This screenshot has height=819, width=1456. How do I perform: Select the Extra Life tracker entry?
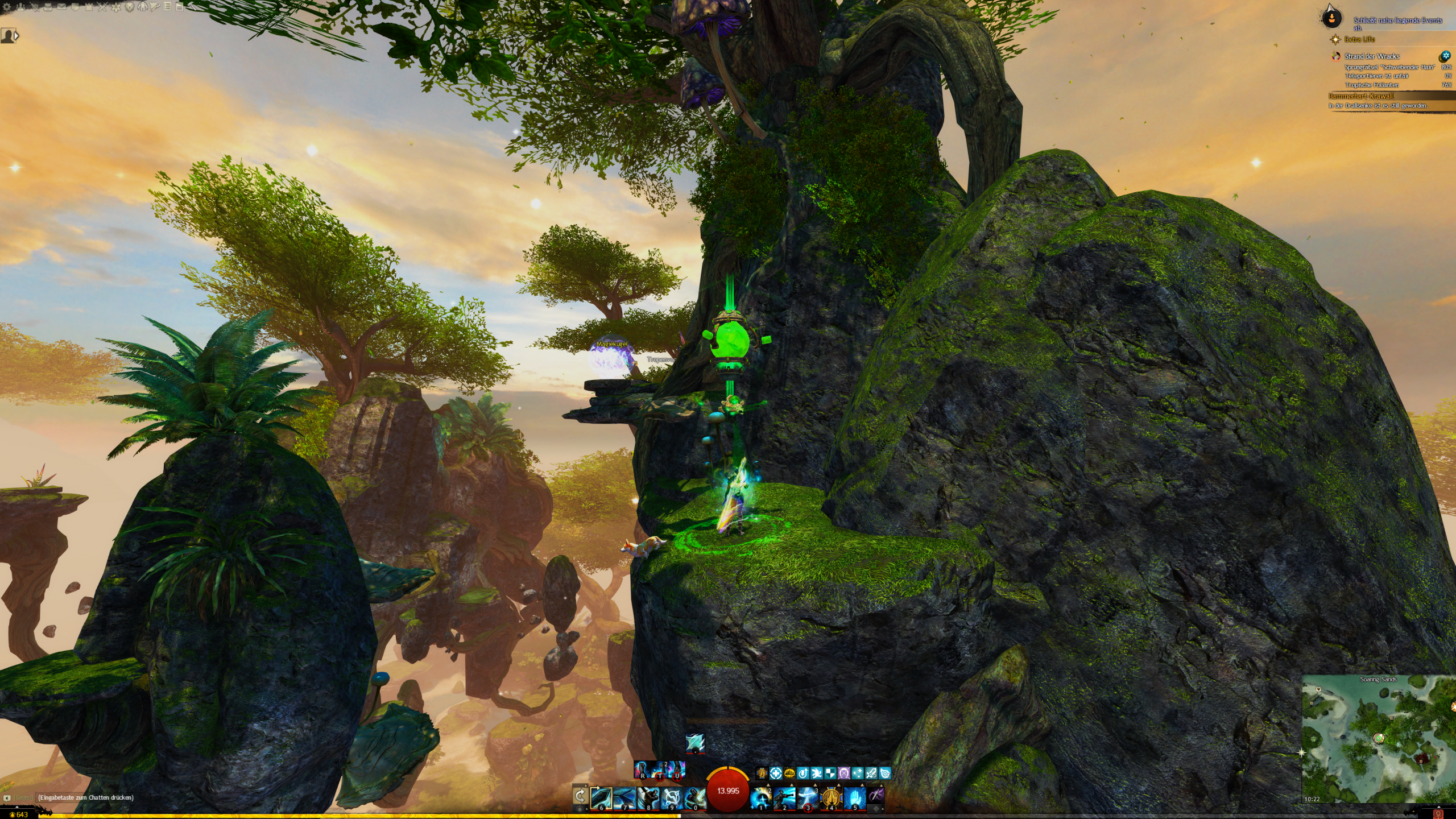point(1359,39)
